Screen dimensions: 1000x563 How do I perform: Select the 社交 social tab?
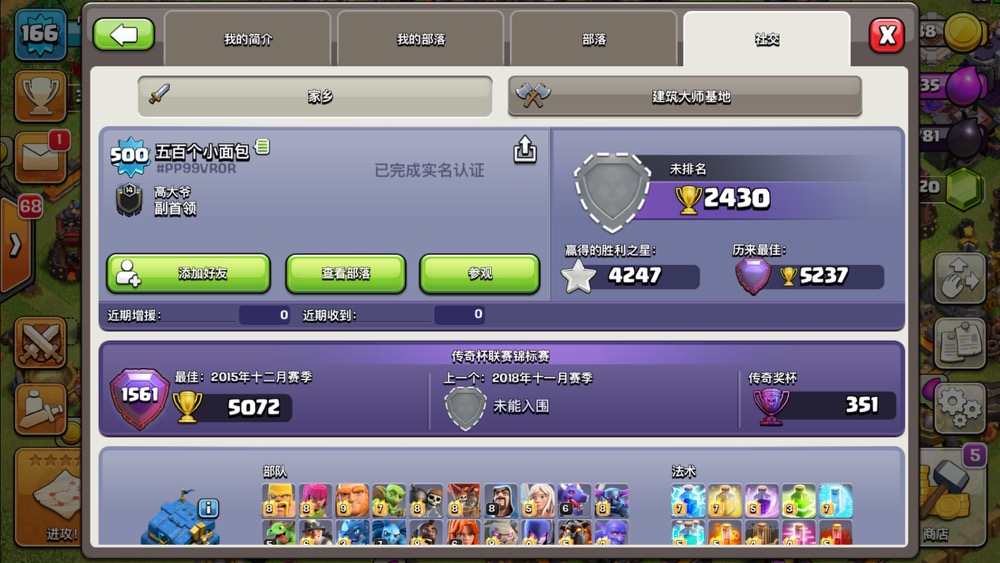(x=766, y=40)
